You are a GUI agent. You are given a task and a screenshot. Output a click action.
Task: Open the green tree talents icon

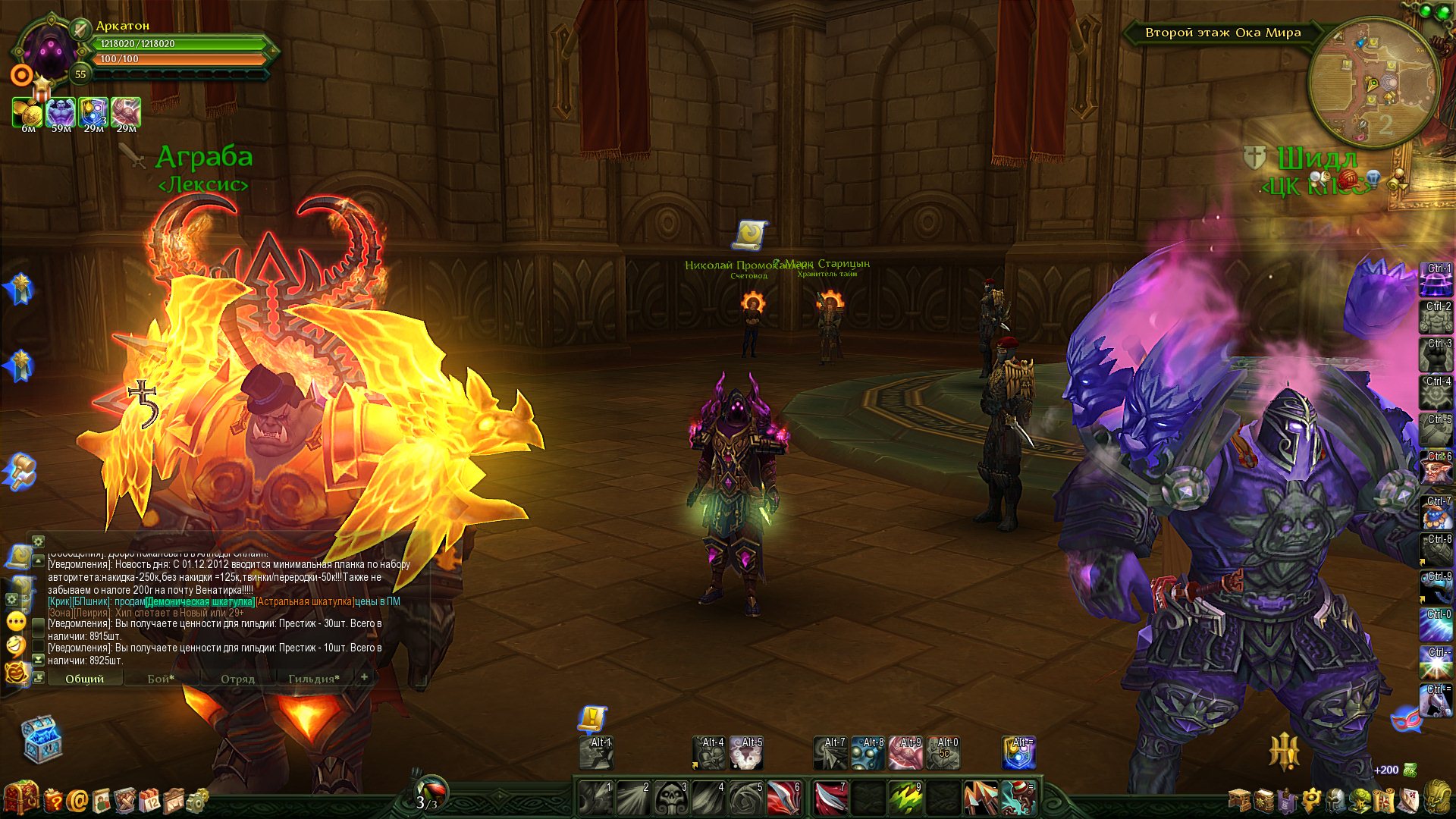coord(1361,800)
